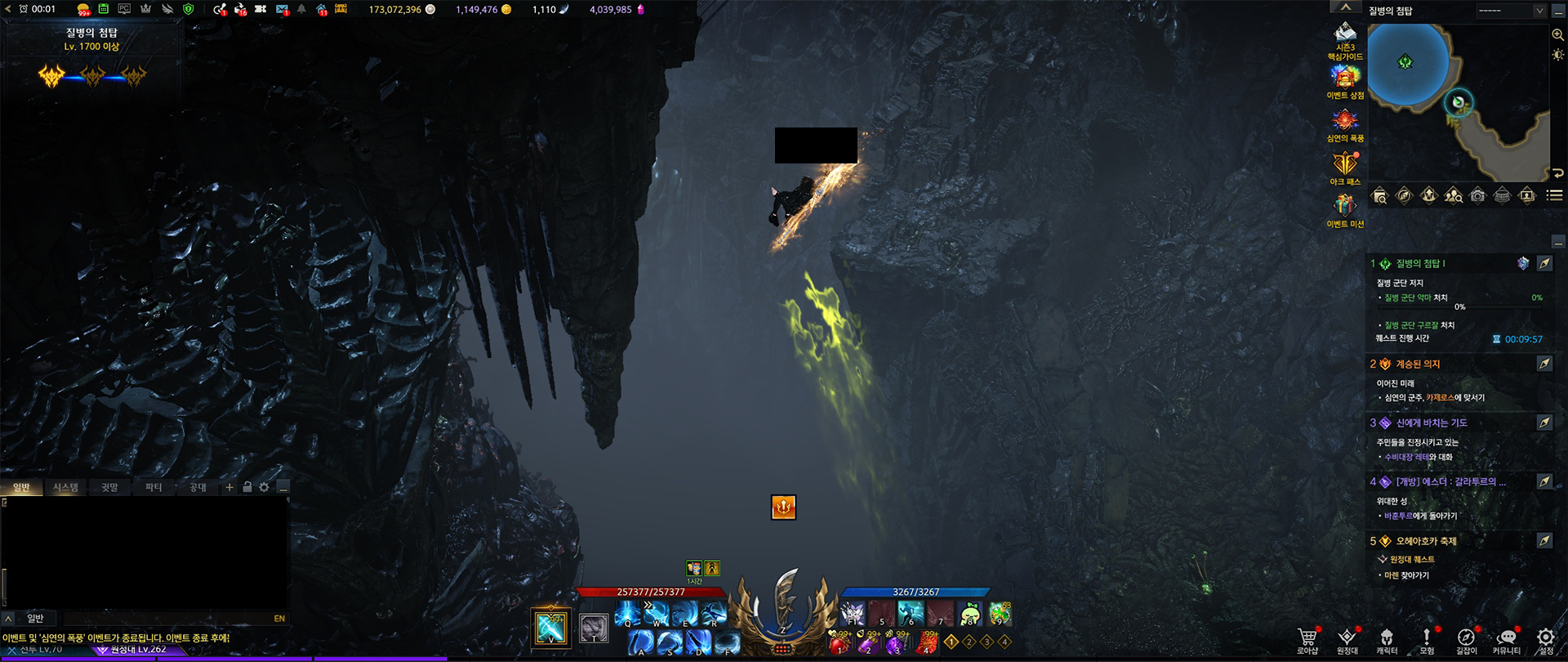Open the 이벤트 상점 event shop icon

click(1345, 79)
